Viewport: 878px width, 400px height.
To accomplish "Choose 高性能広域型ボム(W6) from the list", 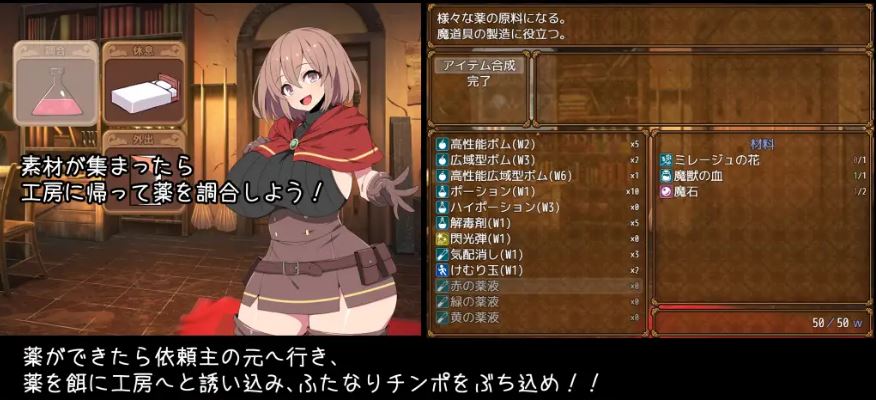I will [537, 174].
